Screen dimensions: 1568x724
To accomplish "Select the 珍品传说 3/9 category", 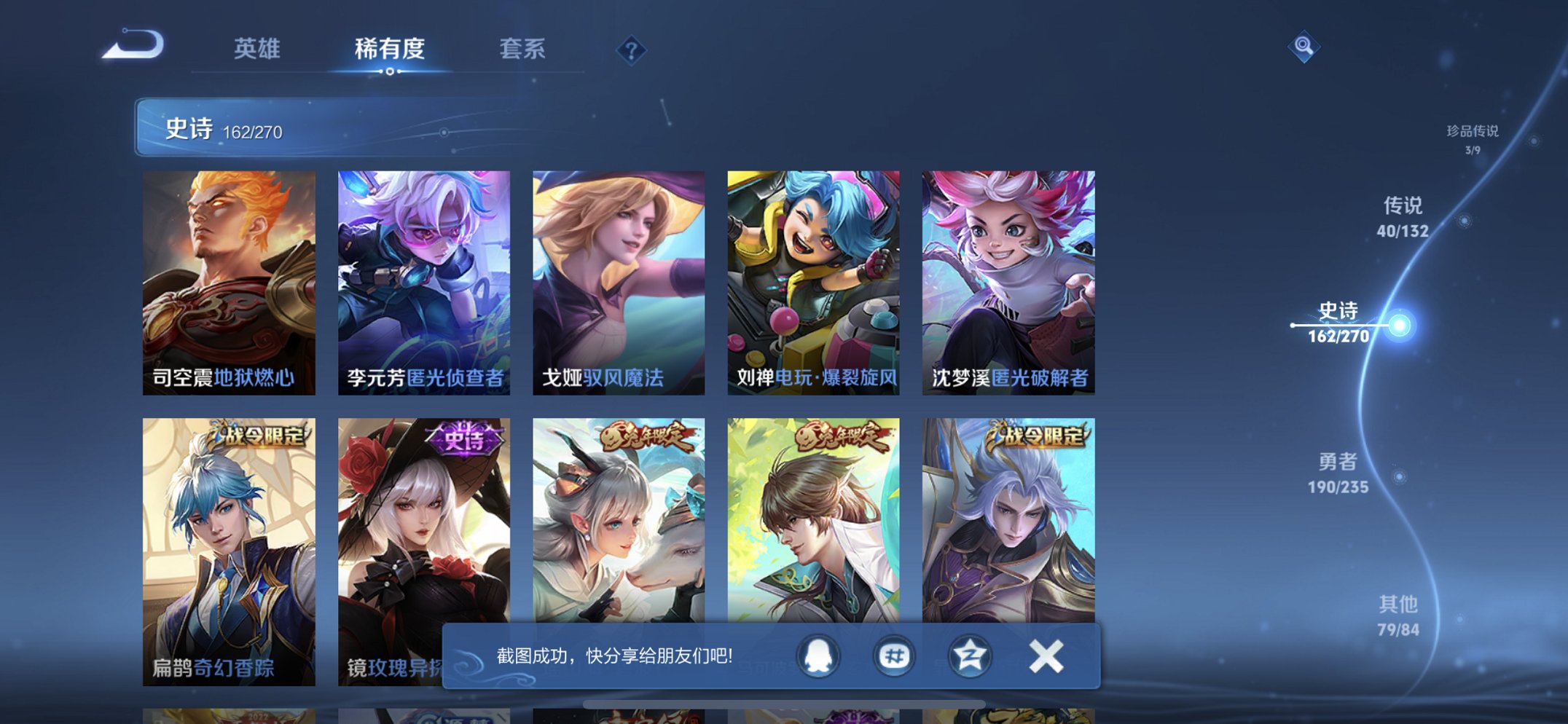I will [x=1473, y=138].
